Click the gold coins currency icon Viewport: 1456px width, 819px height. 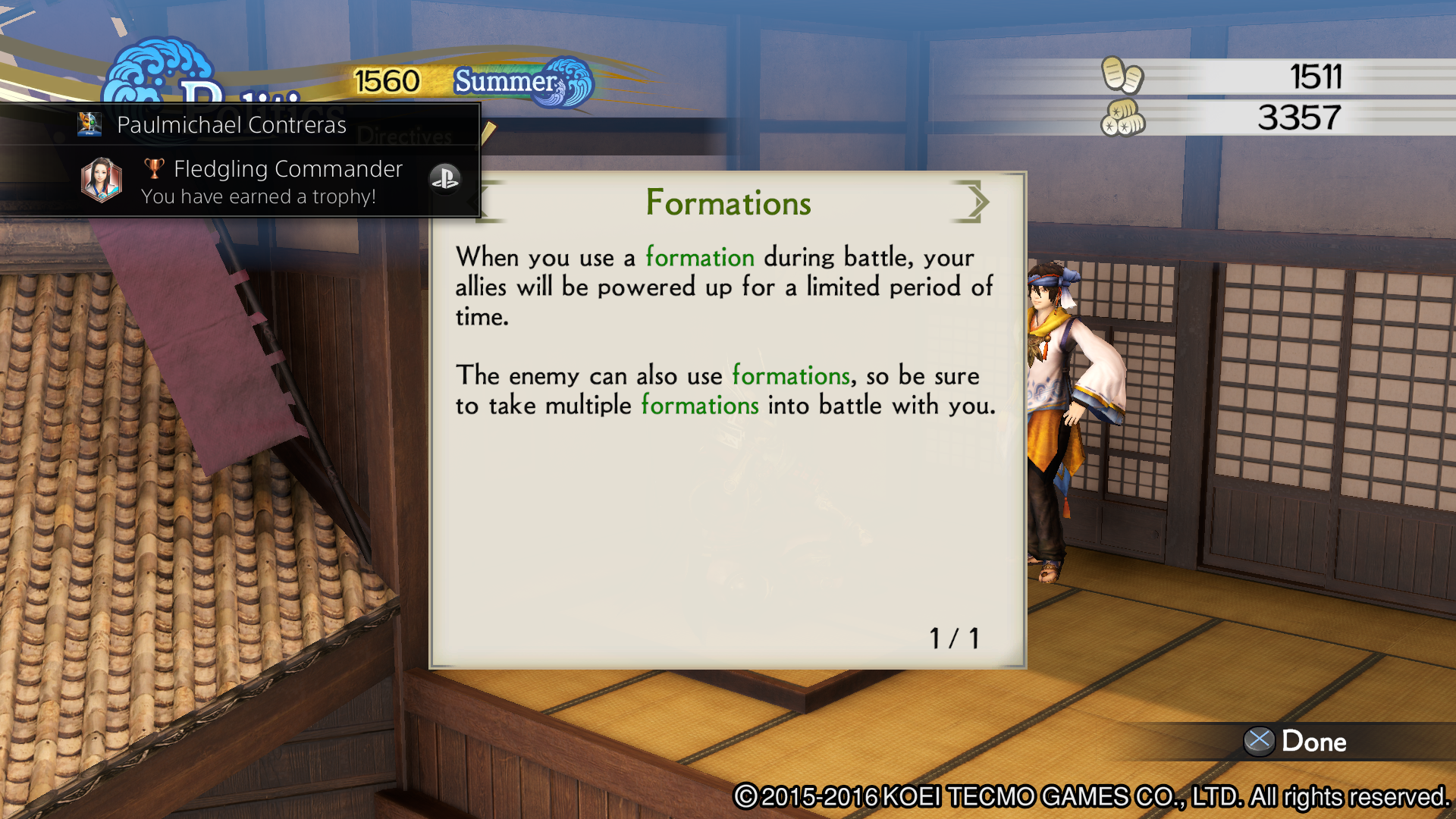[x=1123, y=77]
